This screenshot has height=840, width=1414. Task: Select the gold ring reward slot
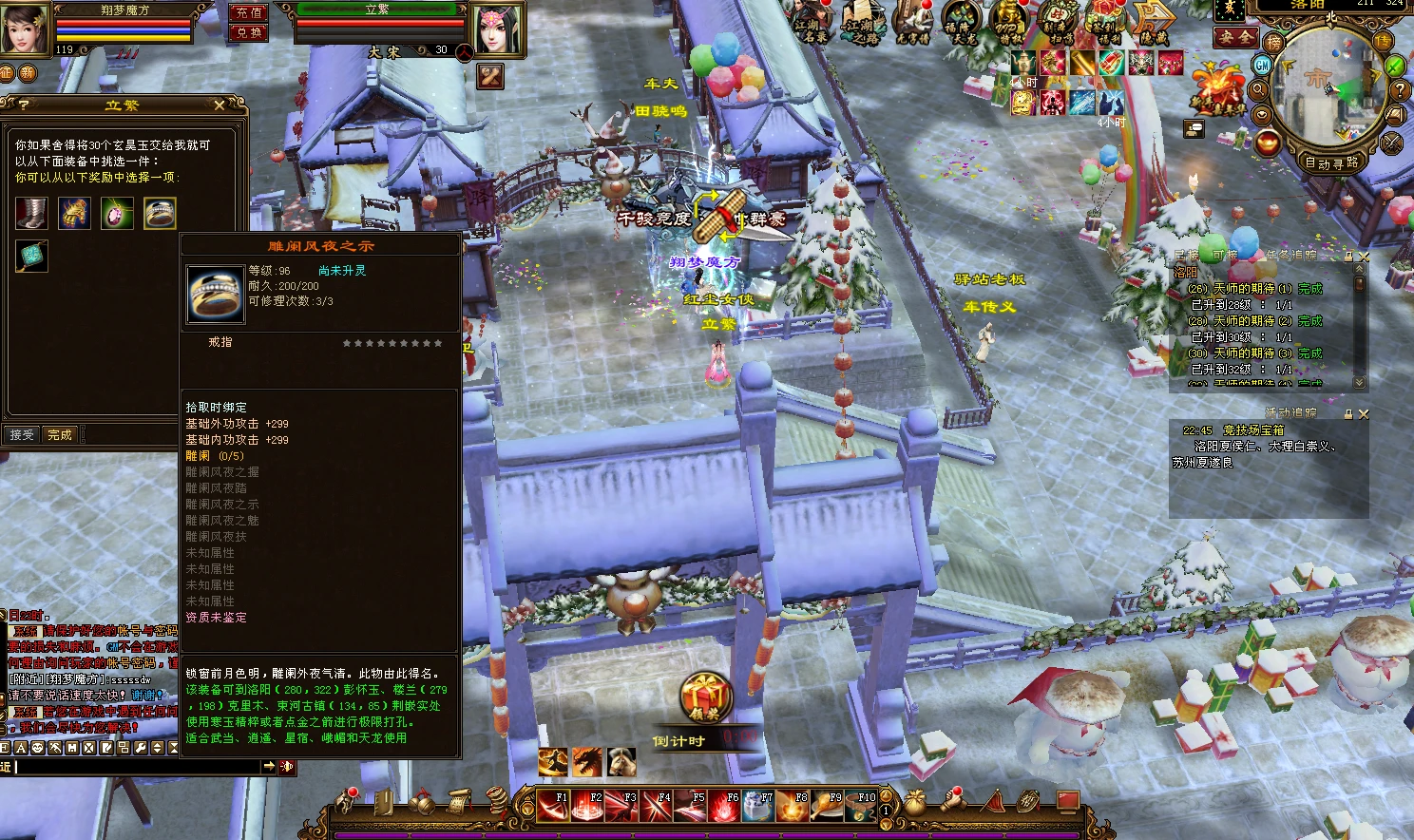click(x=160, y=213)
